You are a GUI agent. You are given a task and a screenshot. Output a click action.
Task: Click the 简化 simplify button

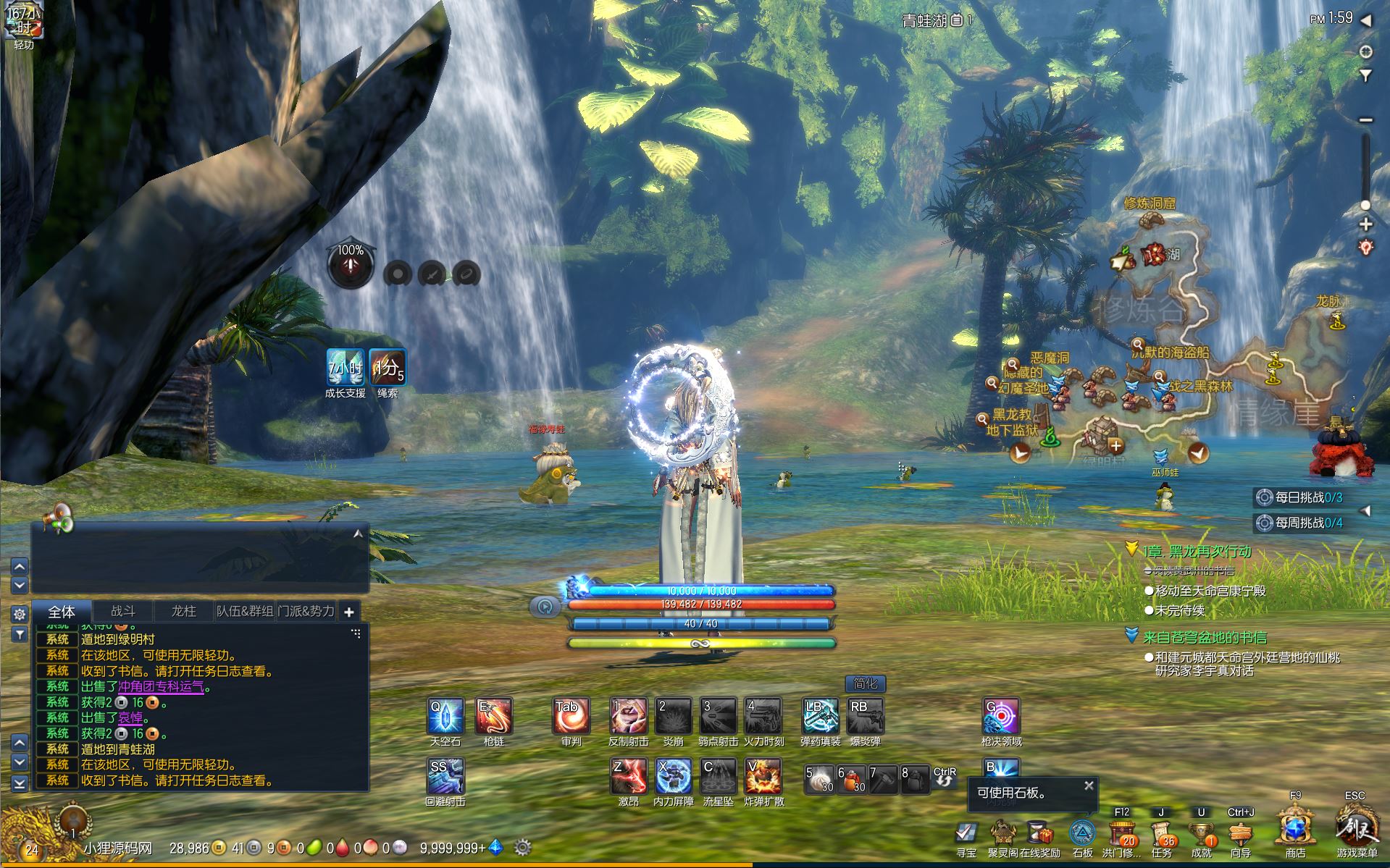point(865,683)
